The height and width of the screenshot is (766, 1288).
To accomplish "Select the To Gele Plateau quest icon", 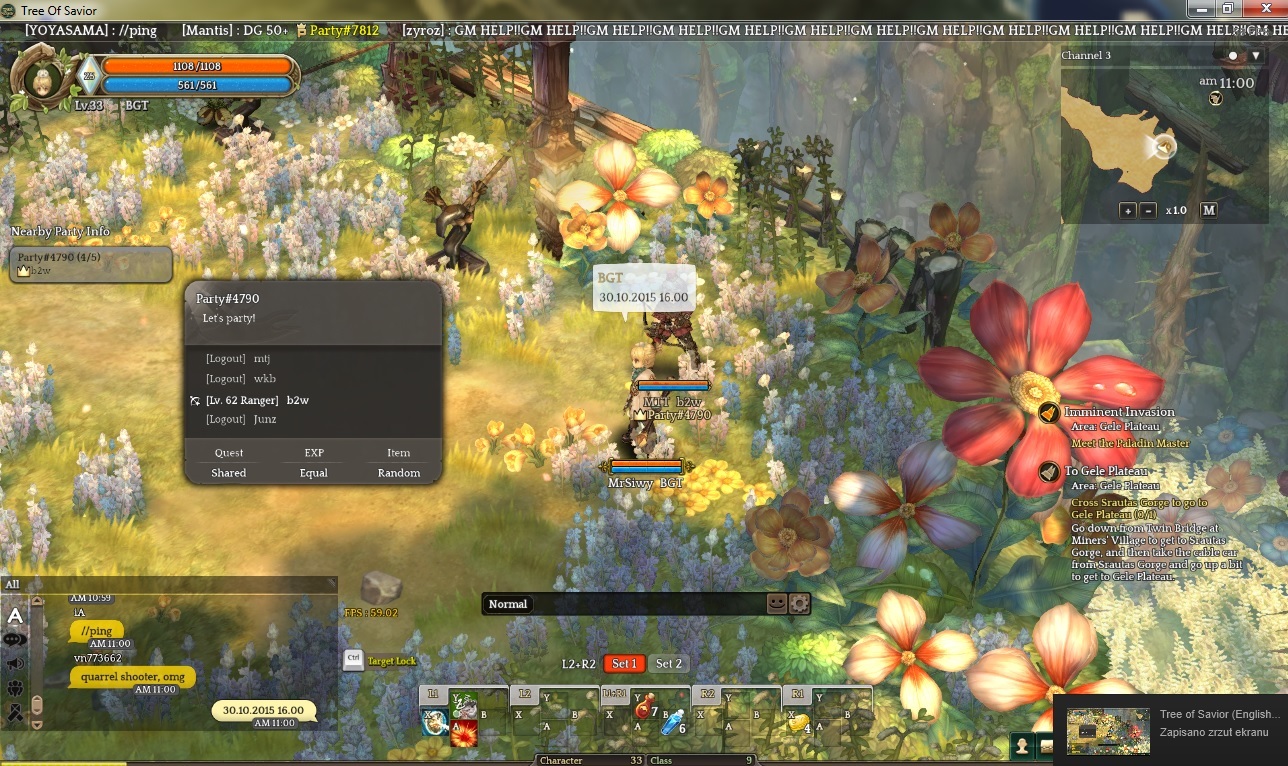I will point(1048,471).
